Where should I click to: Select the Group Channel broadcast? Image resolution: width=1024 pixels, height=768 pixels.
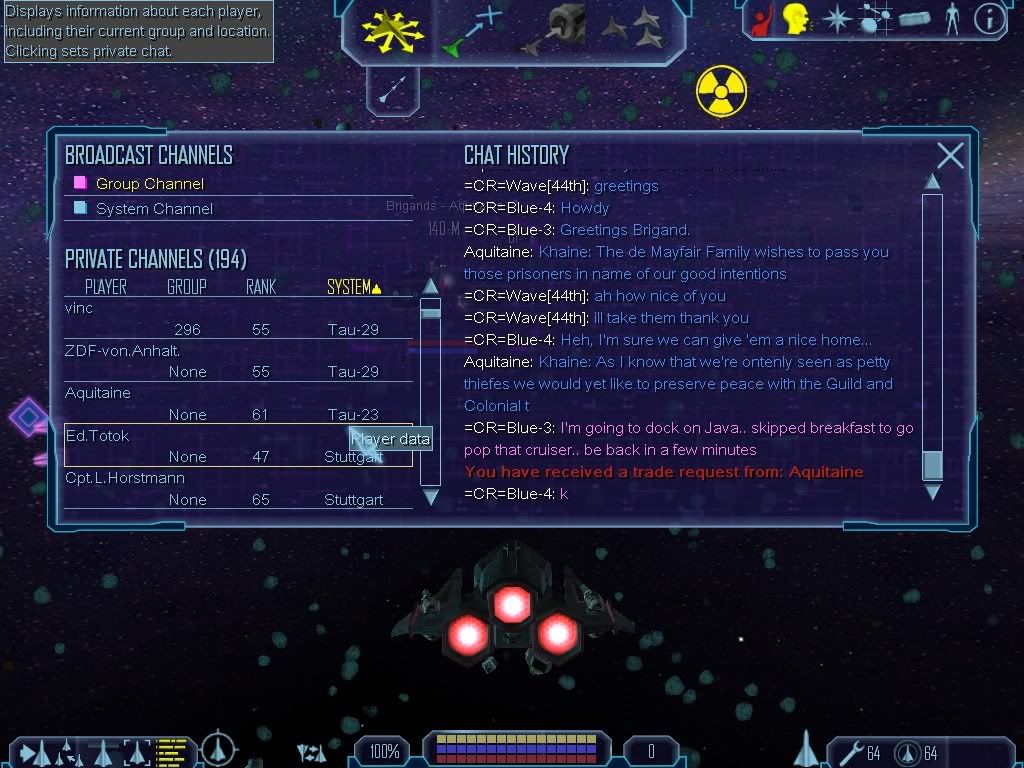tap(149, 184)
